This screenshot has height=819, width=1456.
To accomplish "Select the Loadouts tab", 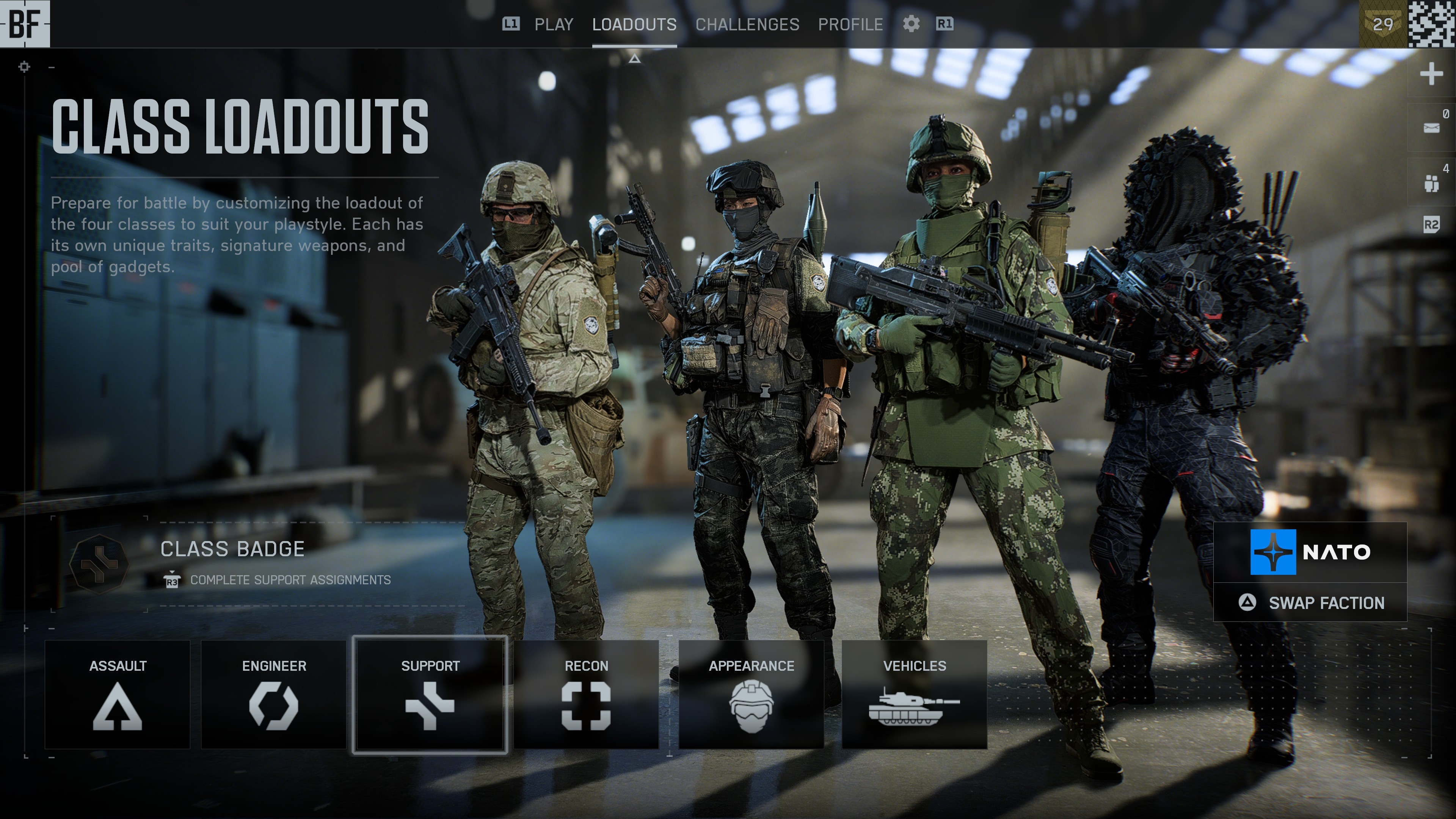I will pos(634,24).
